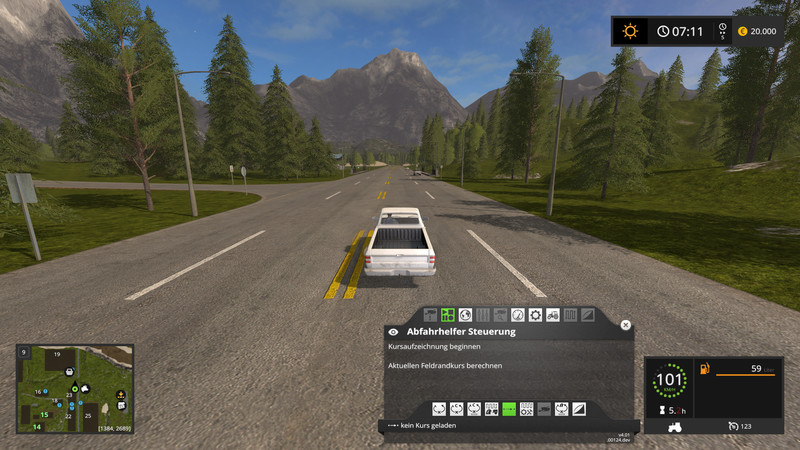Open the speedometer tab in the helper panel
This screenshot has width=800, height=450.
517,314
